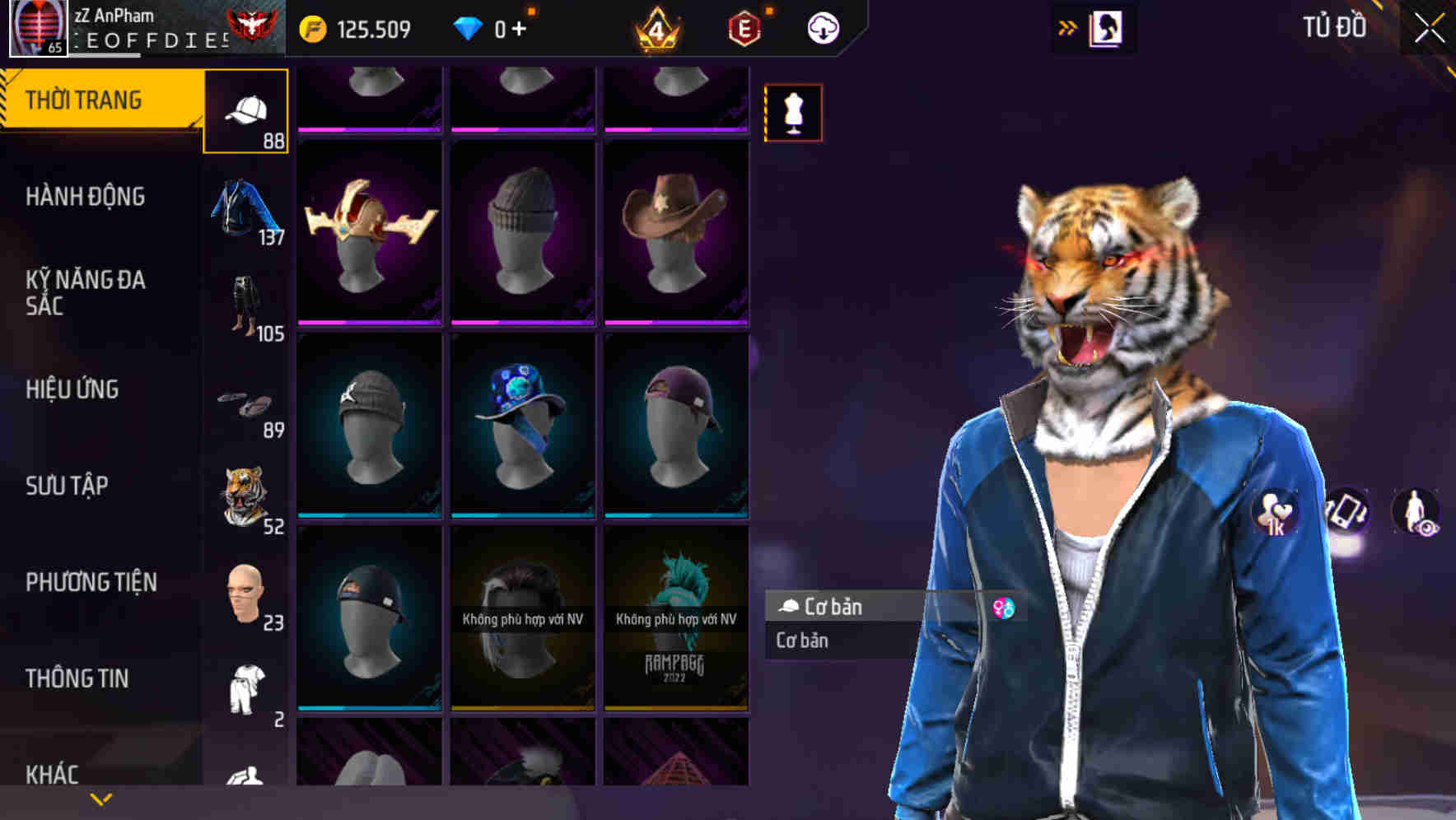Select the red E badge icon
Viewport: 1456px width, 820px height.
pyautogui.click(x=744, y=27)
